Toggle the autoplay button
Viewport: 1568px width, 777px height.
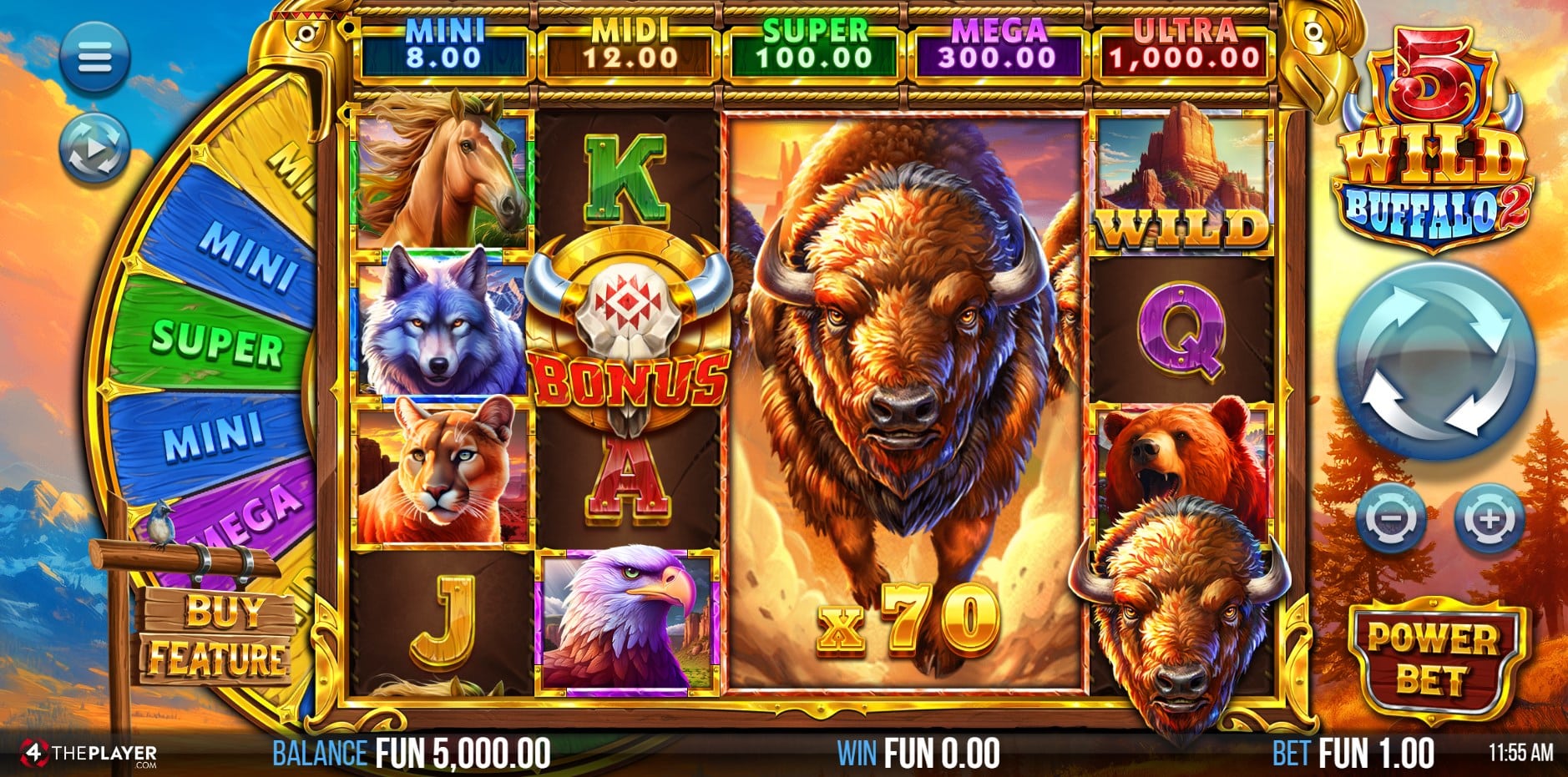(94, 148)
